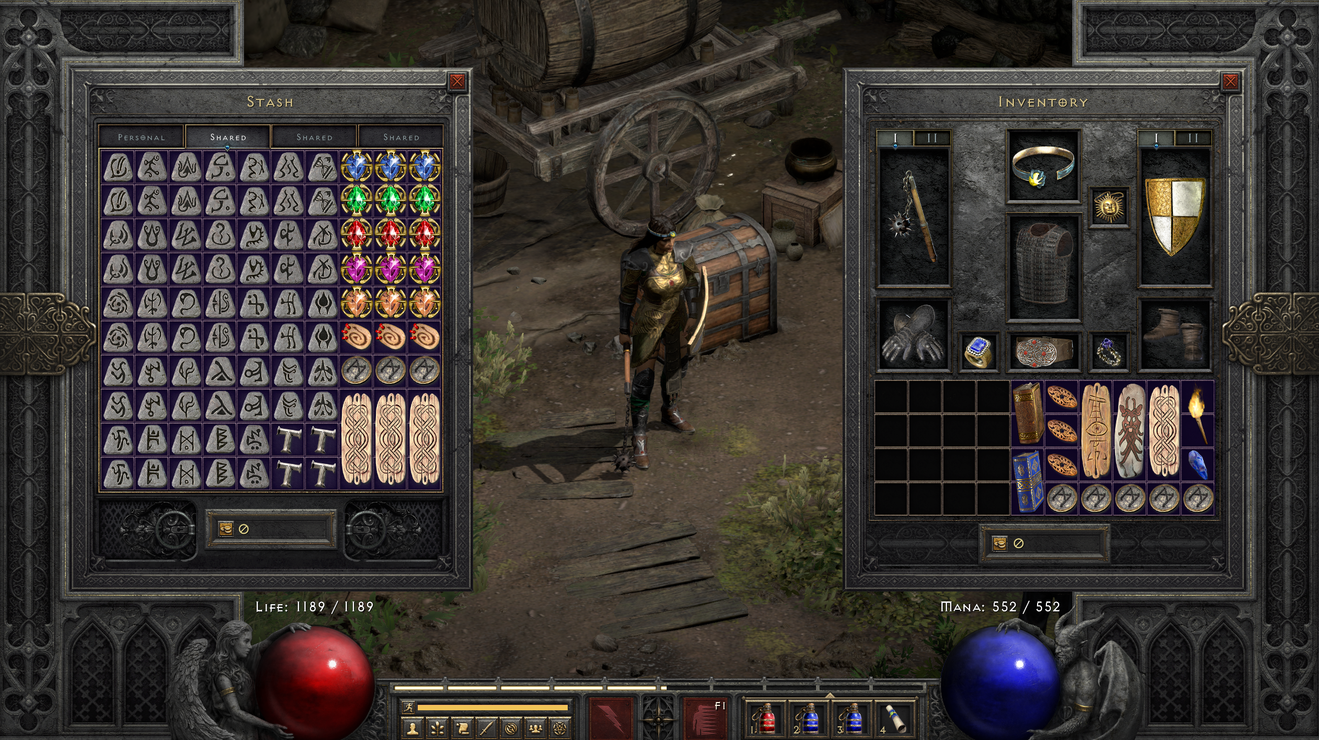Screen dimensions: 1319x740
Task: Click the blue mana potion in belt slot 2
Action: (810, 718)
